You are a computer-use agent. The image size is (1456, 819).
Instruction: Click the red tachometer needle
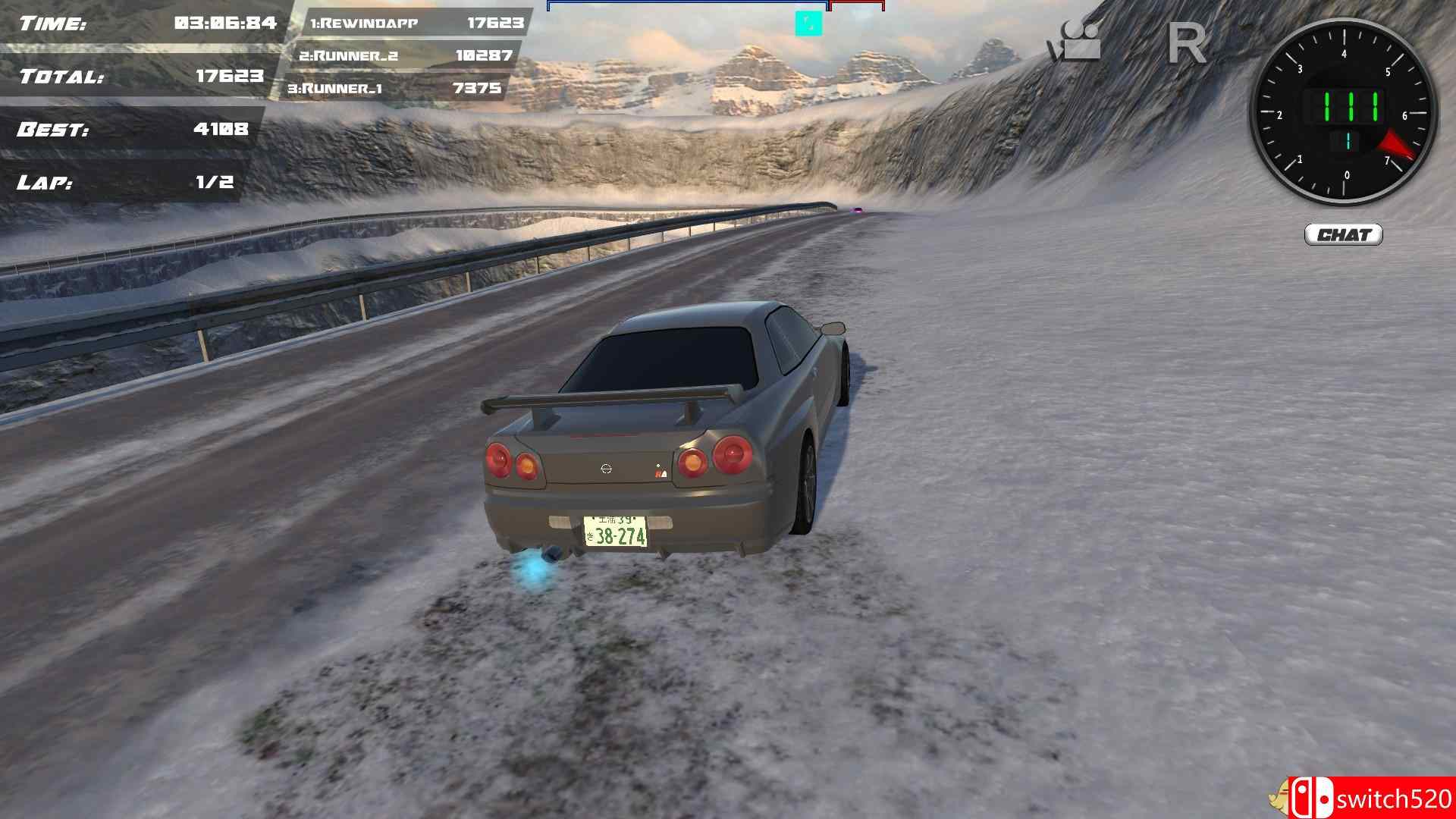click(x=1395, y=144)
